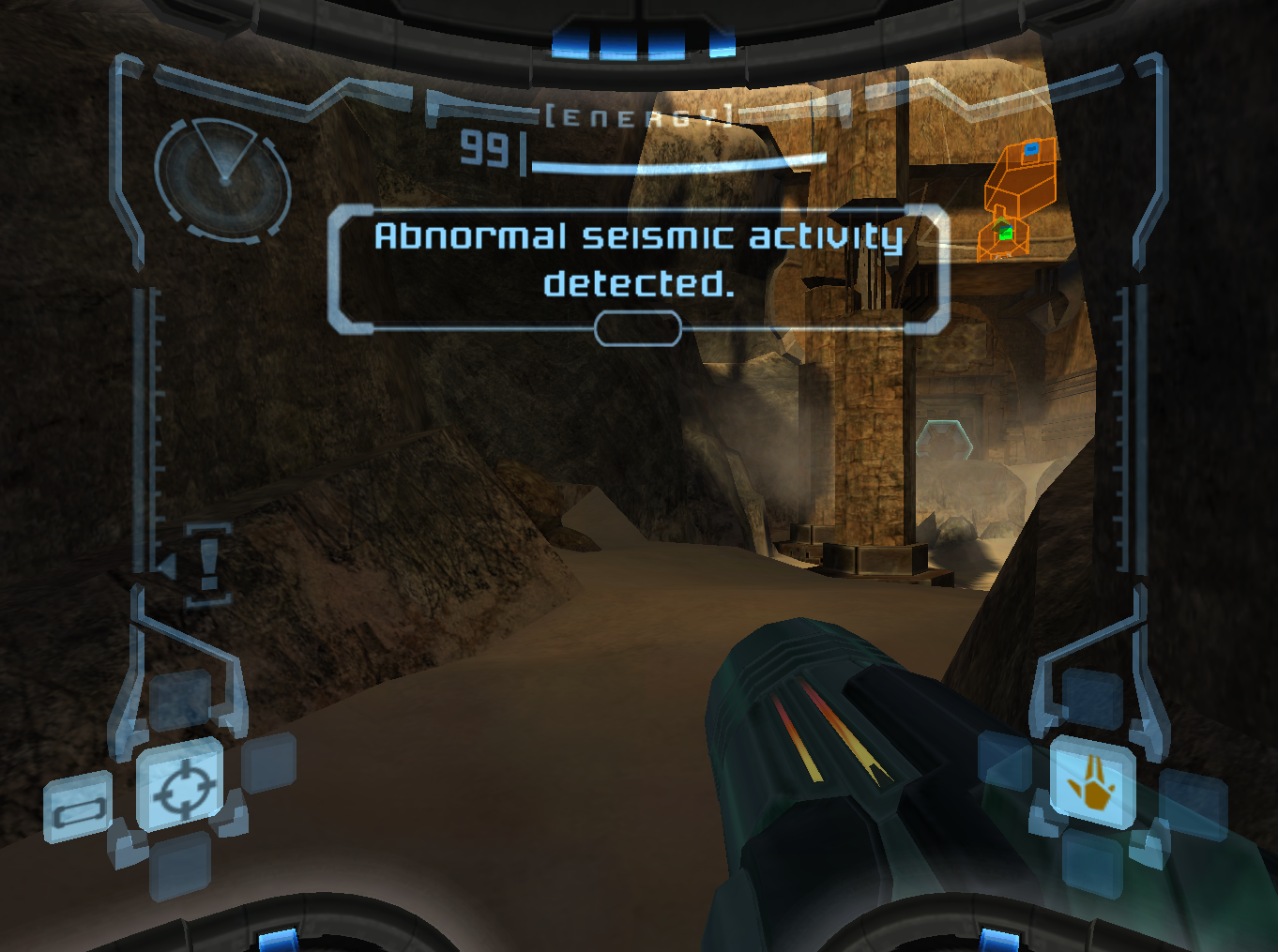
Task: Click the circular enemy radar
Action: [x=222, y=180]
